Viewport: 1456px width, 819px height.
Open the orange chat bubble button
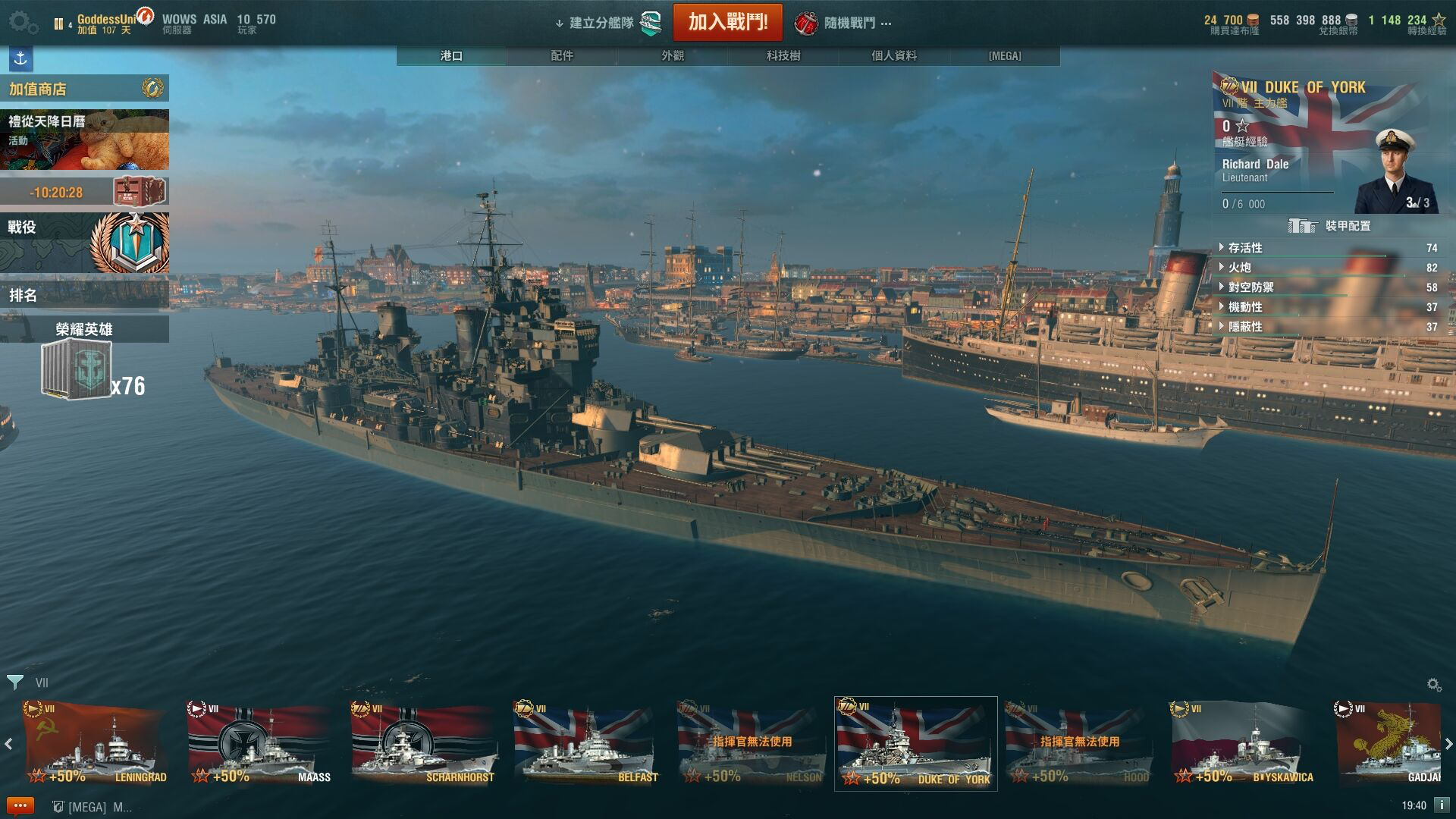20,806
